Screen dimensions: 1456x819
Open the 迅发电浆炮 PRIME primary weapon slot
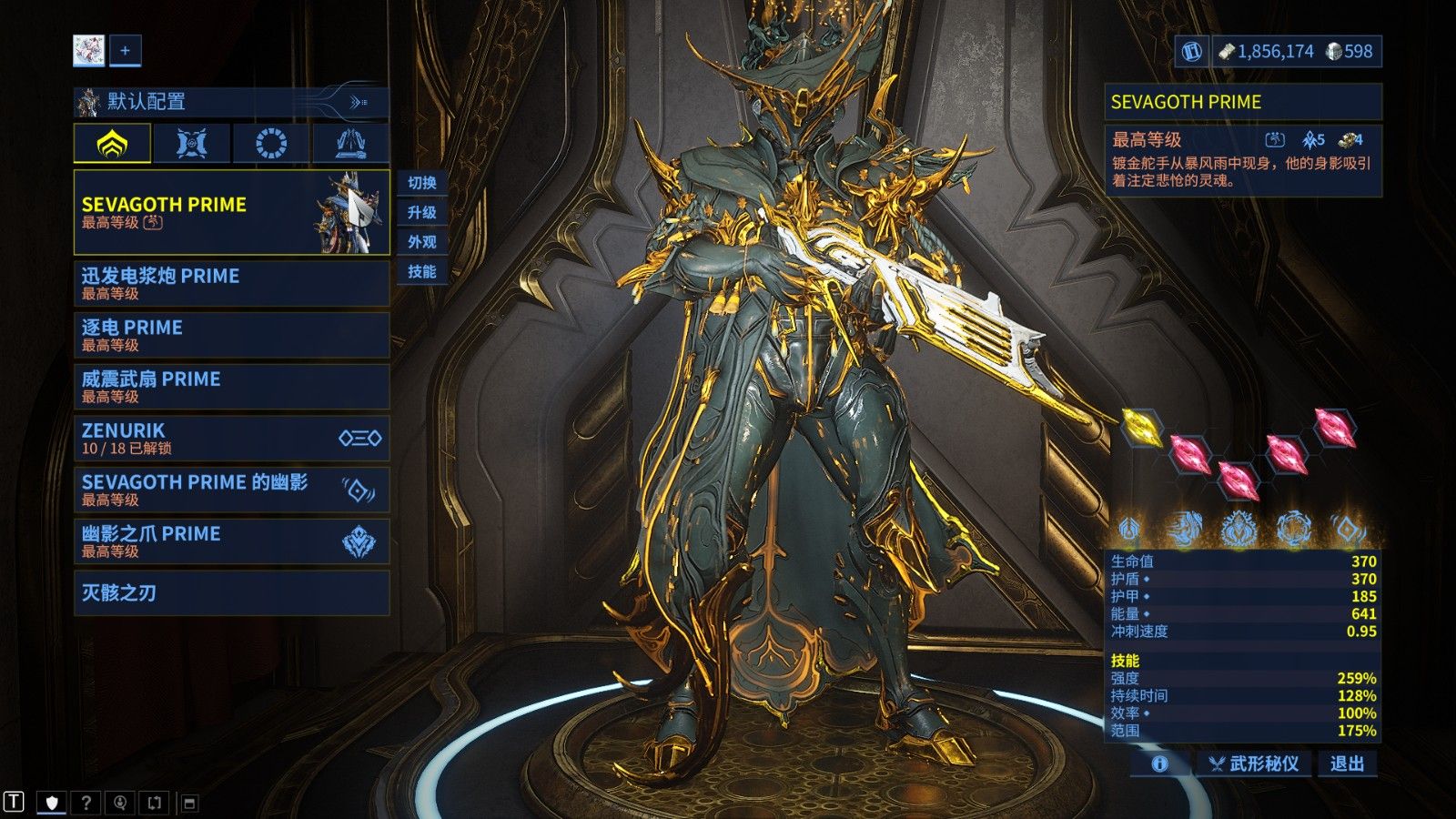click(x=231, y=283)
